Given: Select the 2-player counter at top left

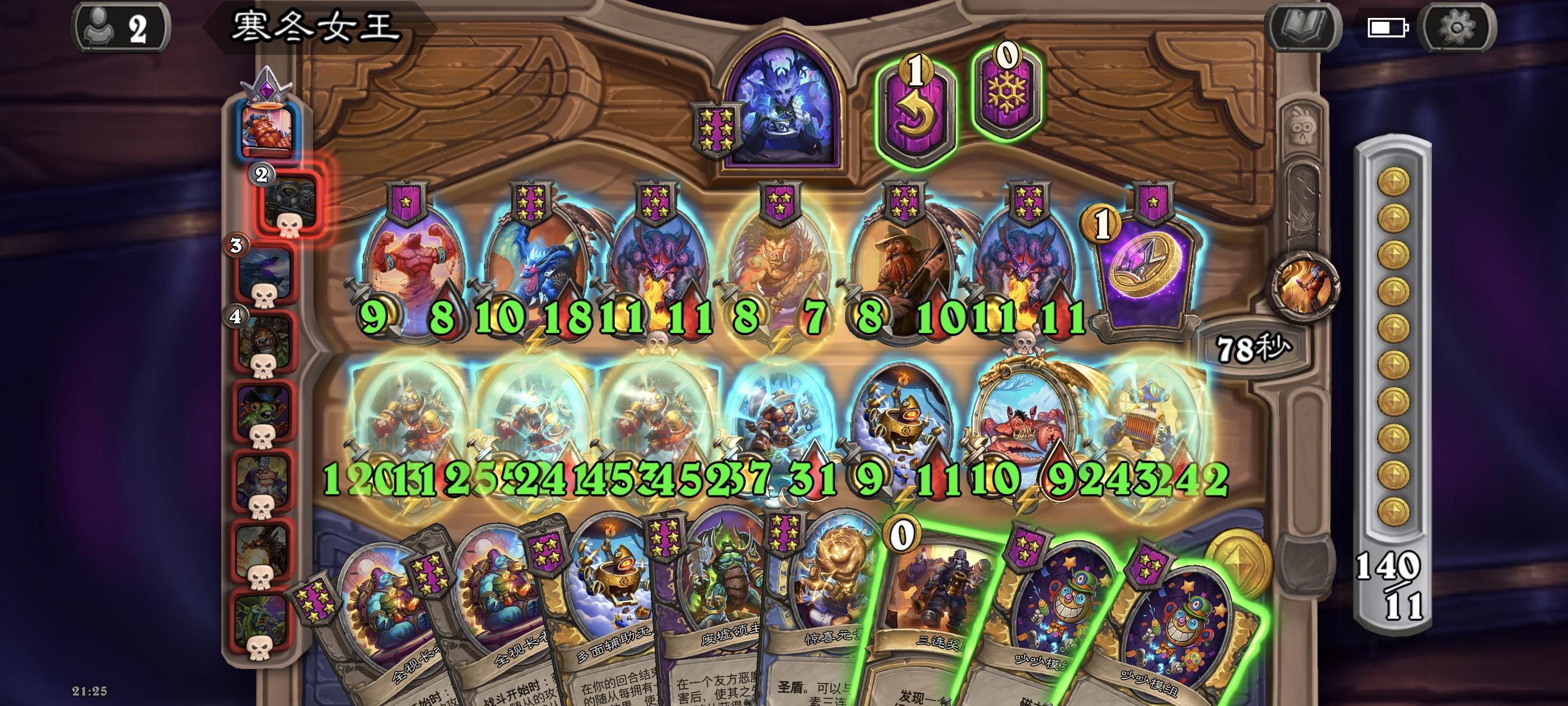Looking at the screenshot, I should click(x=122, y=27).
